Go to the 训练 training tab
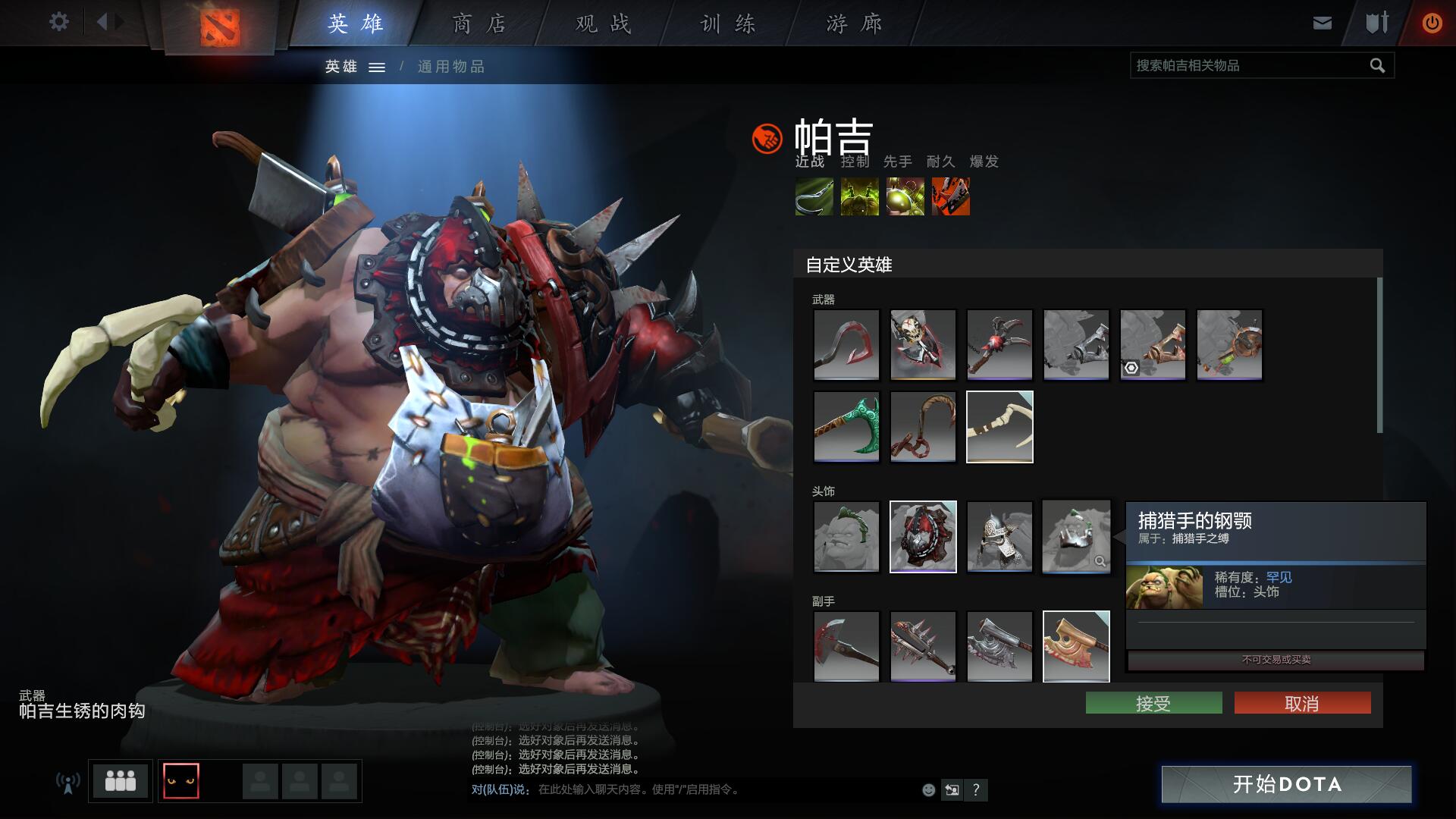1456x819 pixels. (x=728, y=24)
